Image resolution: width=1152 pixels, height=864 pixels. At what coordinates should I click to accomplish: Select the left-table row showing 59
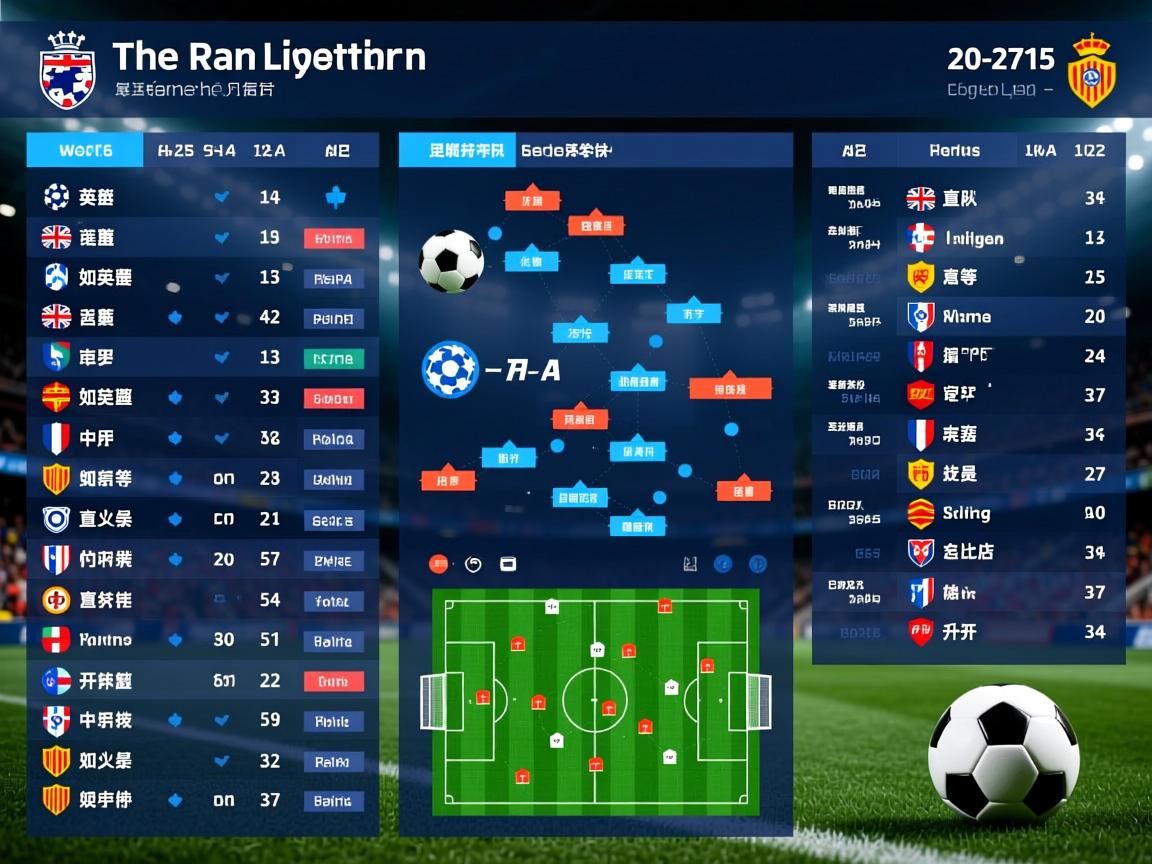(200, 720)
